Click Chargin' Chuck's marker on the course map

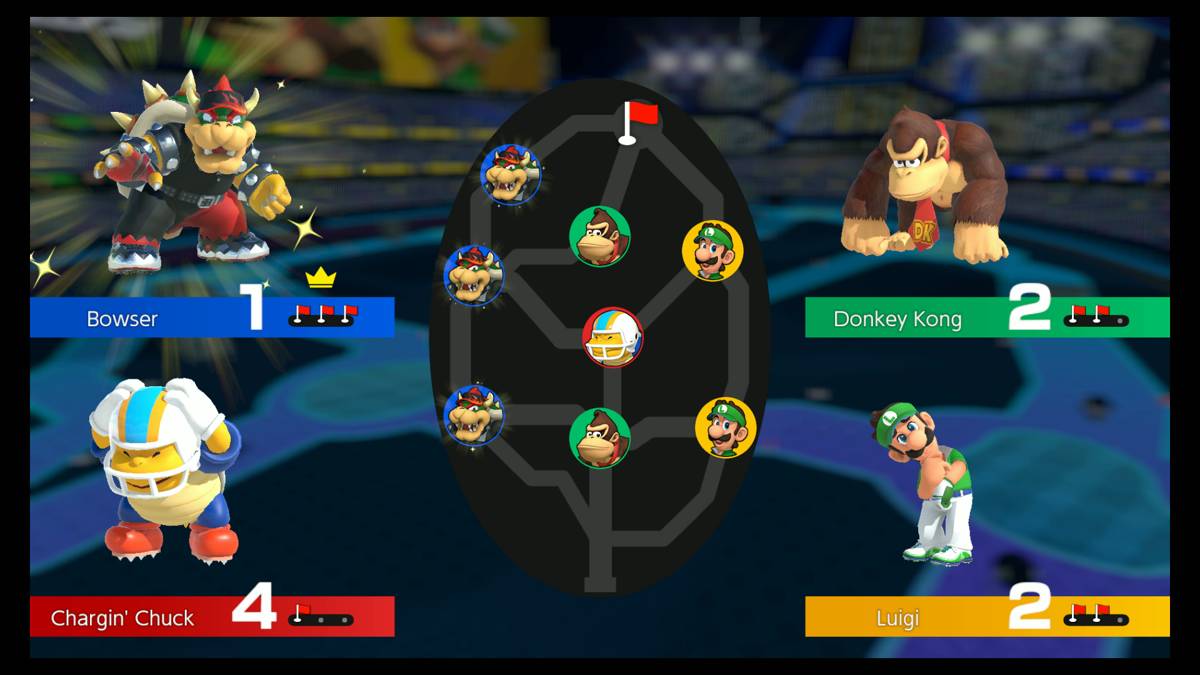coord(612,337)
